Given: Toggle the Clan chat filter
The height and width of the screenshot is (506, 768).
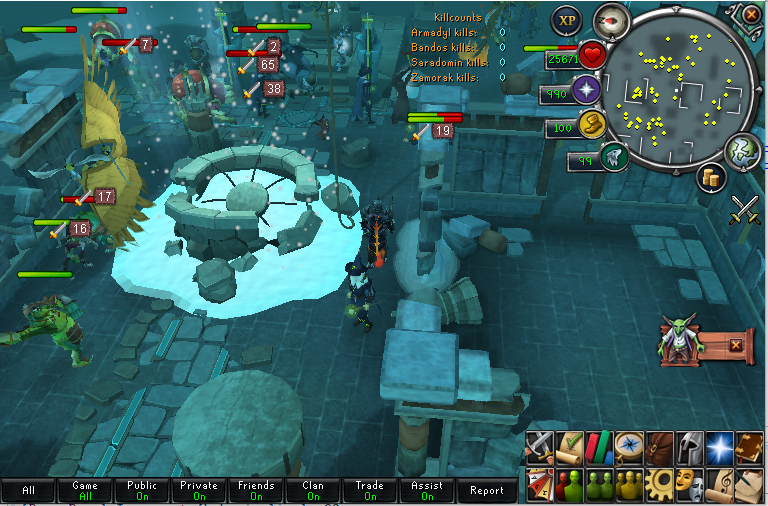Looking at the screenshot, I should [x=313, y=490].
